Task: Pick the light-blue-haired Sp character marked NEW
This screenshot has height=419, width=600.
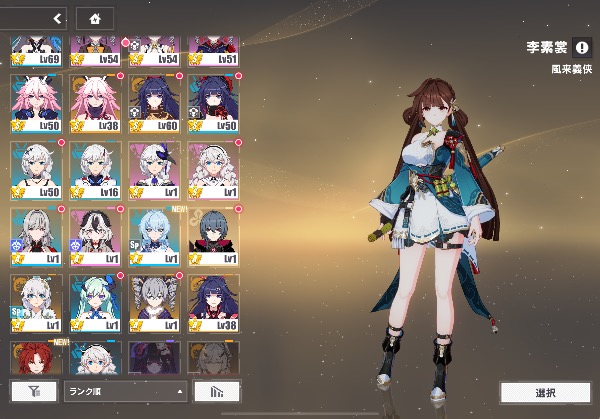Action: pos(155,235)
